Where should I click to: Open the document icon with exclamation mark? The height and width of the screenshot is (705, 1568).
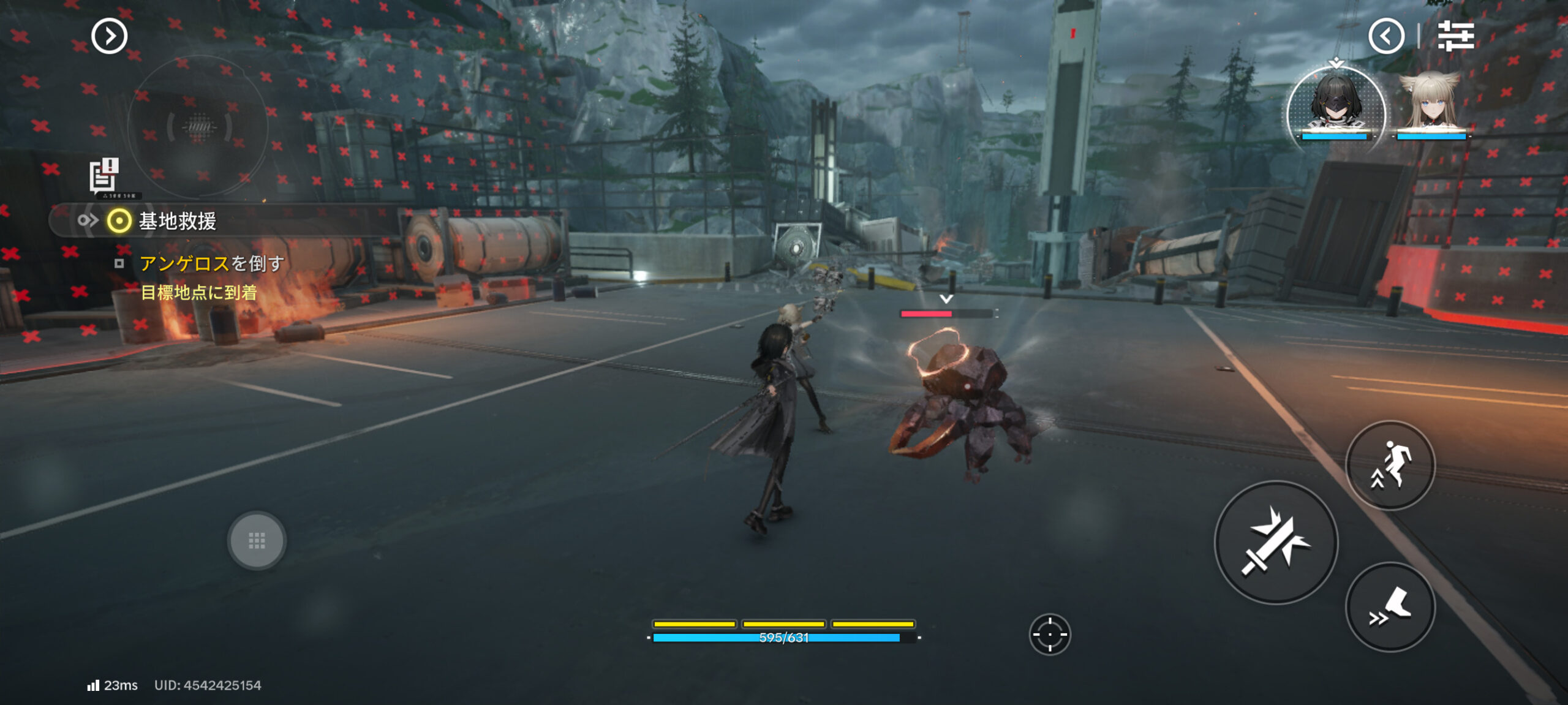pos(104,176)
